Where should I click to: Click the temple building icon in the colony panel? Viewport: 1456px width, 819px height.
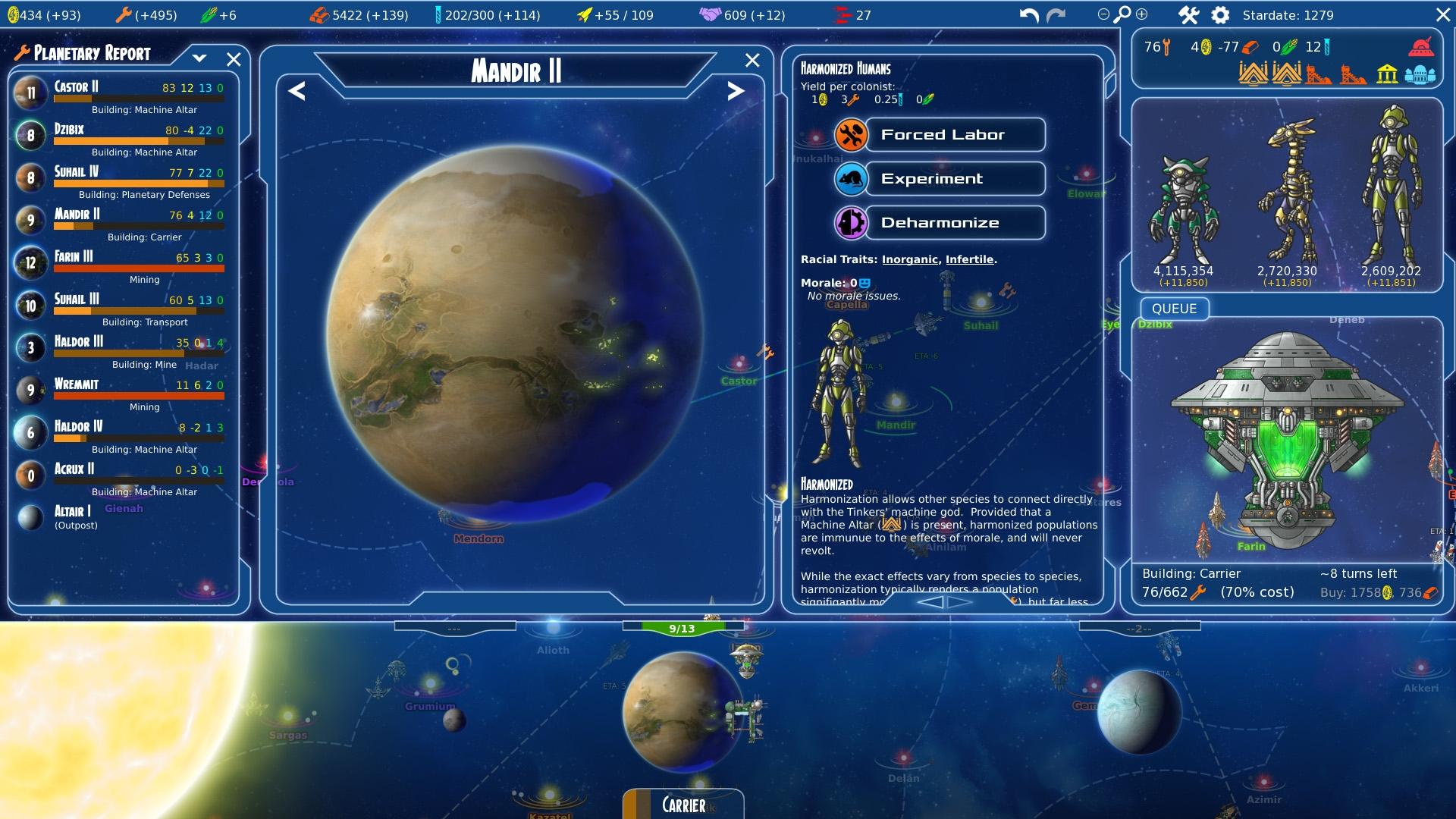click(x=1388, y=74)
